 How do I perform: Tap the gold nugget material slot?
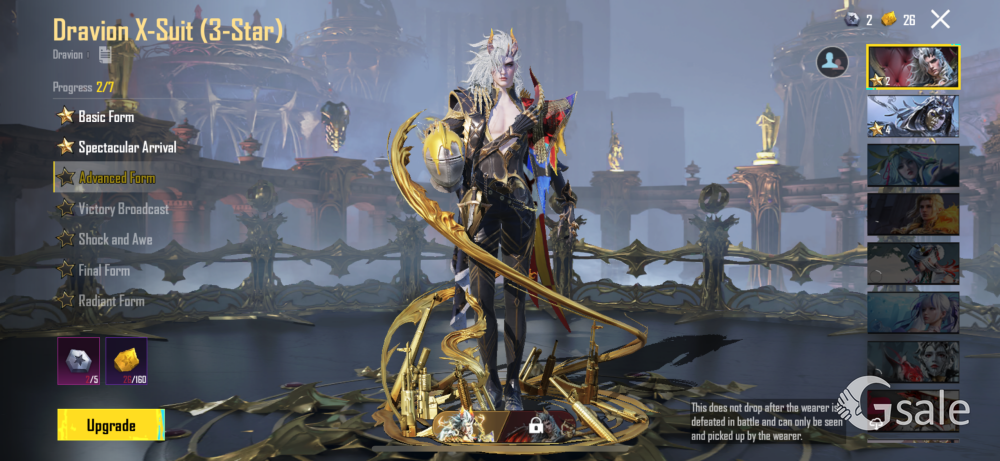coord(127,361)
